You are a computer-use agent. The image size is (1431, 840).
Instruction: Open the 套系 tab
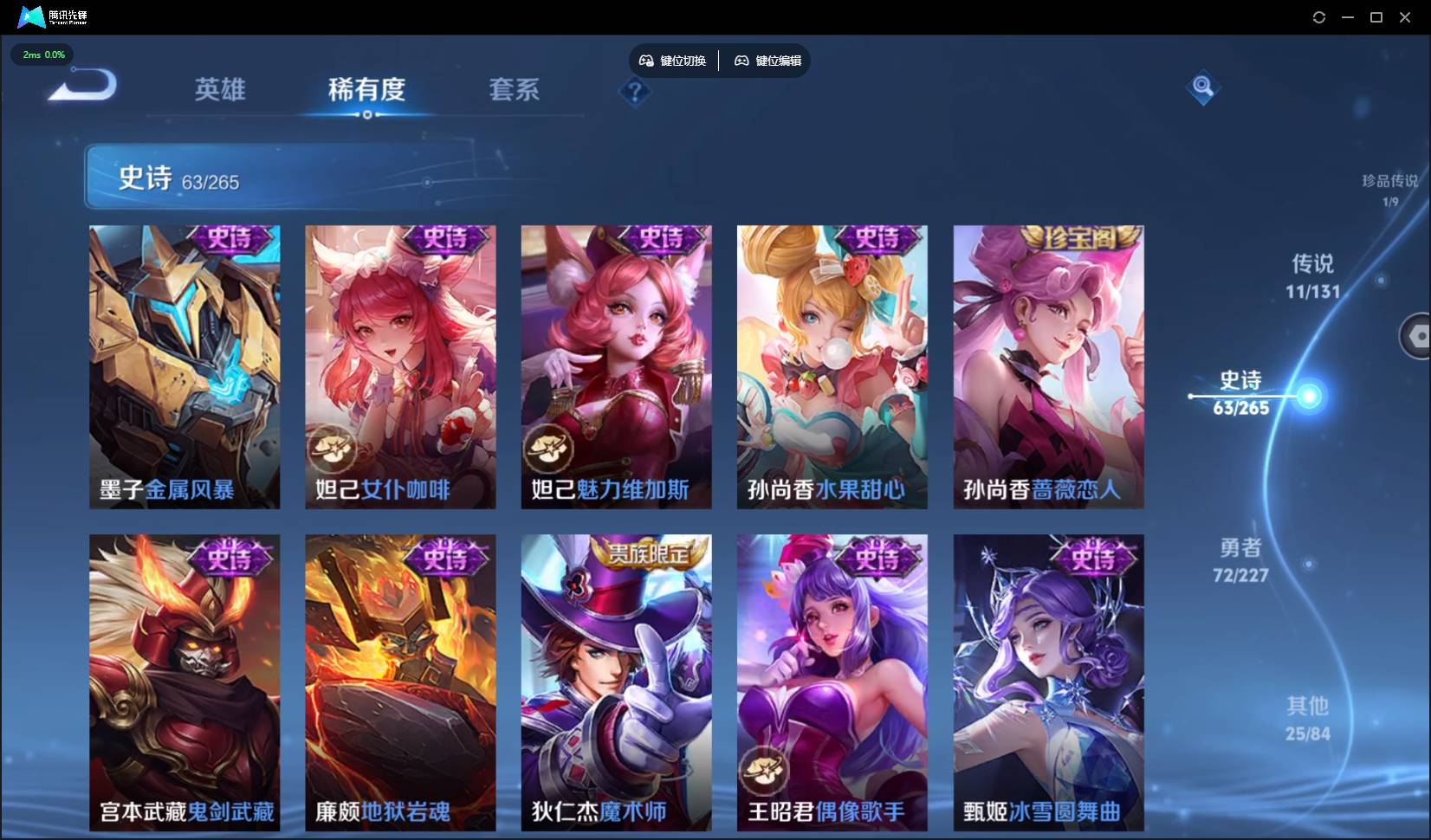pos(513,89)
